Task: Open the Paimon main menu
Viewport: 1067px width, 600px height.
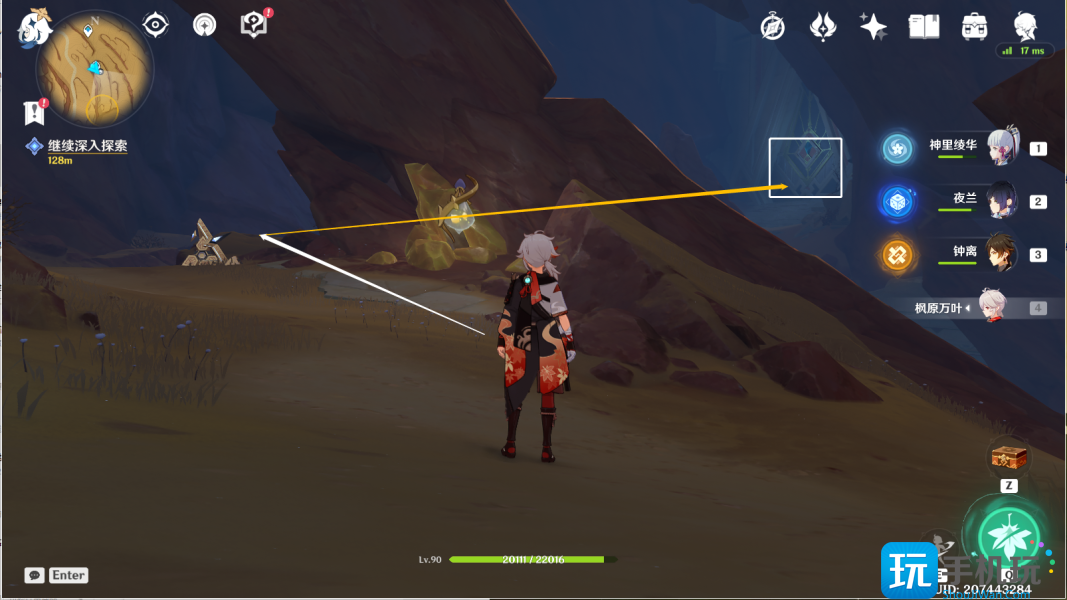Action: coord(34,27)
